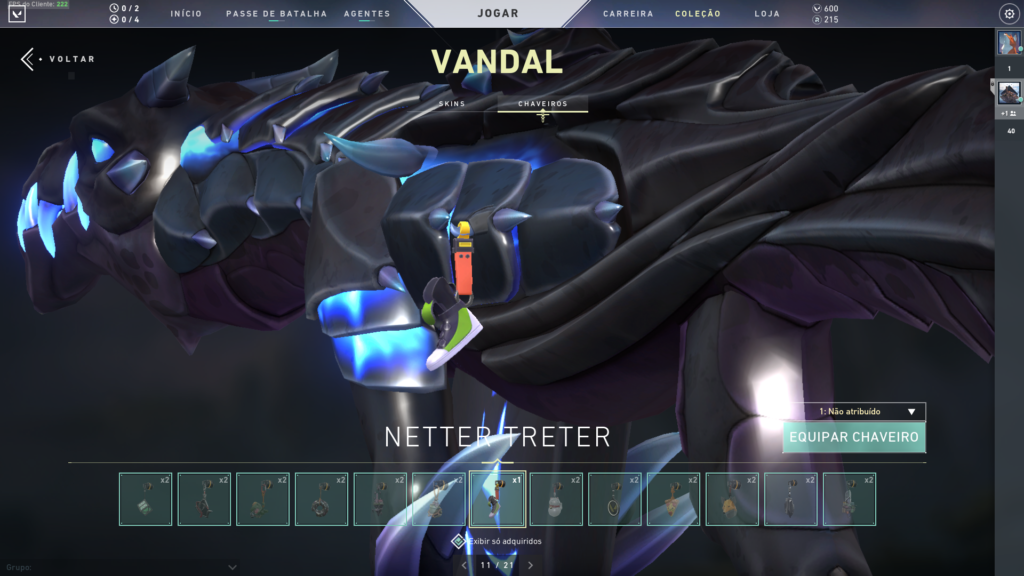The width and height of the screenshot is (1024, 576).
Task: Go back using the Voltar button
Action: [x=58, y=59]
